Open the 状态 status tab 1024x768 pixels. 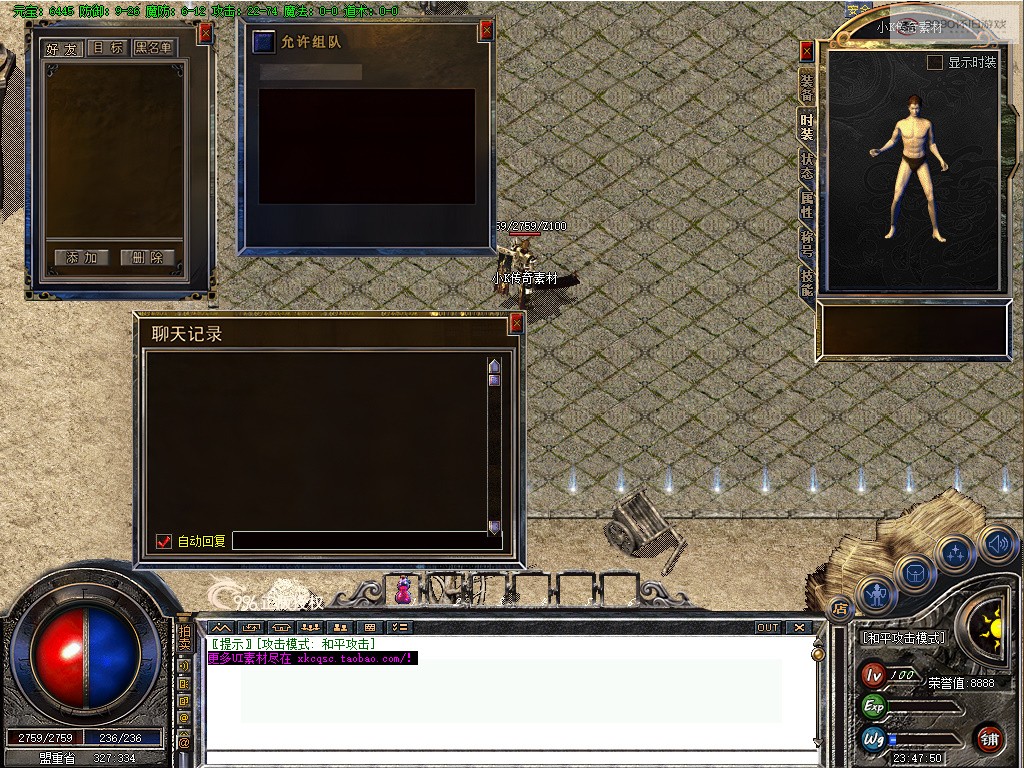pyautogui.click(x=806, y=166)
